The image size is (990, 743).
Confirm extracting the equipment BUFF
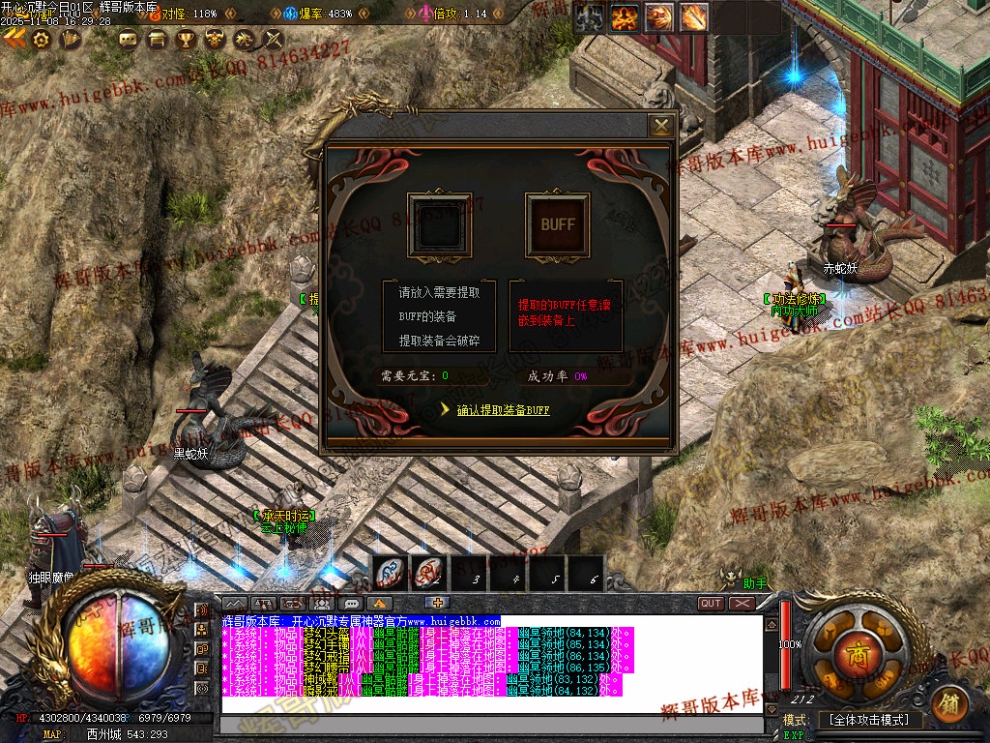503,409
